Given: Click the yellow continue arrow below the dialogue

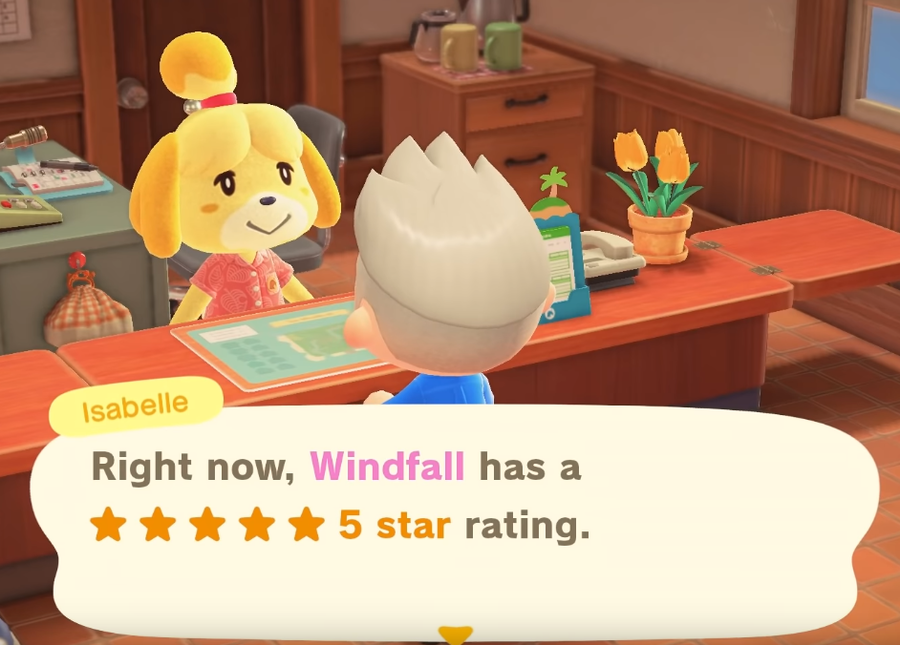Looking at the screenshot, I should 455,634.
